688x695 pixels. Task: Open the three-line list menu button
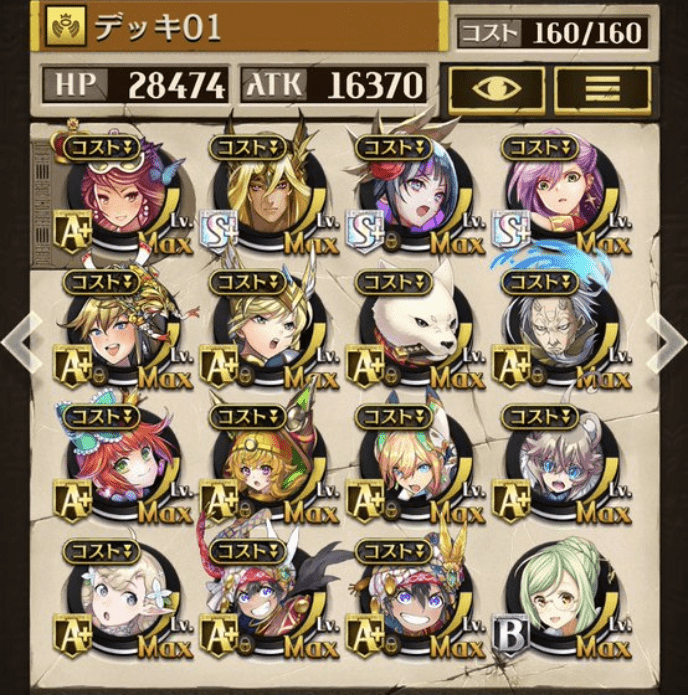tap(602, 89)
